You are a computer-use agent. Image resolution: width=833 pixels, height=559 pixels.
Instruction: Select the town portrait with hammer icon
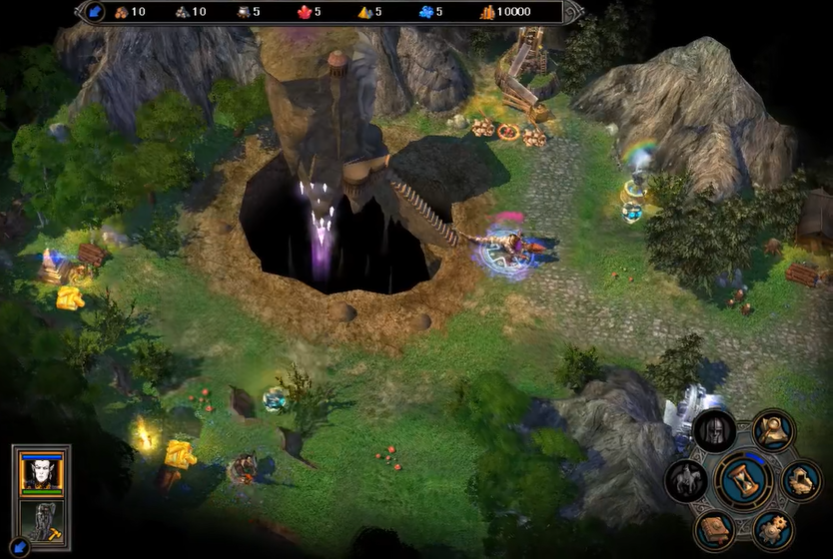[x=42, y=520]
